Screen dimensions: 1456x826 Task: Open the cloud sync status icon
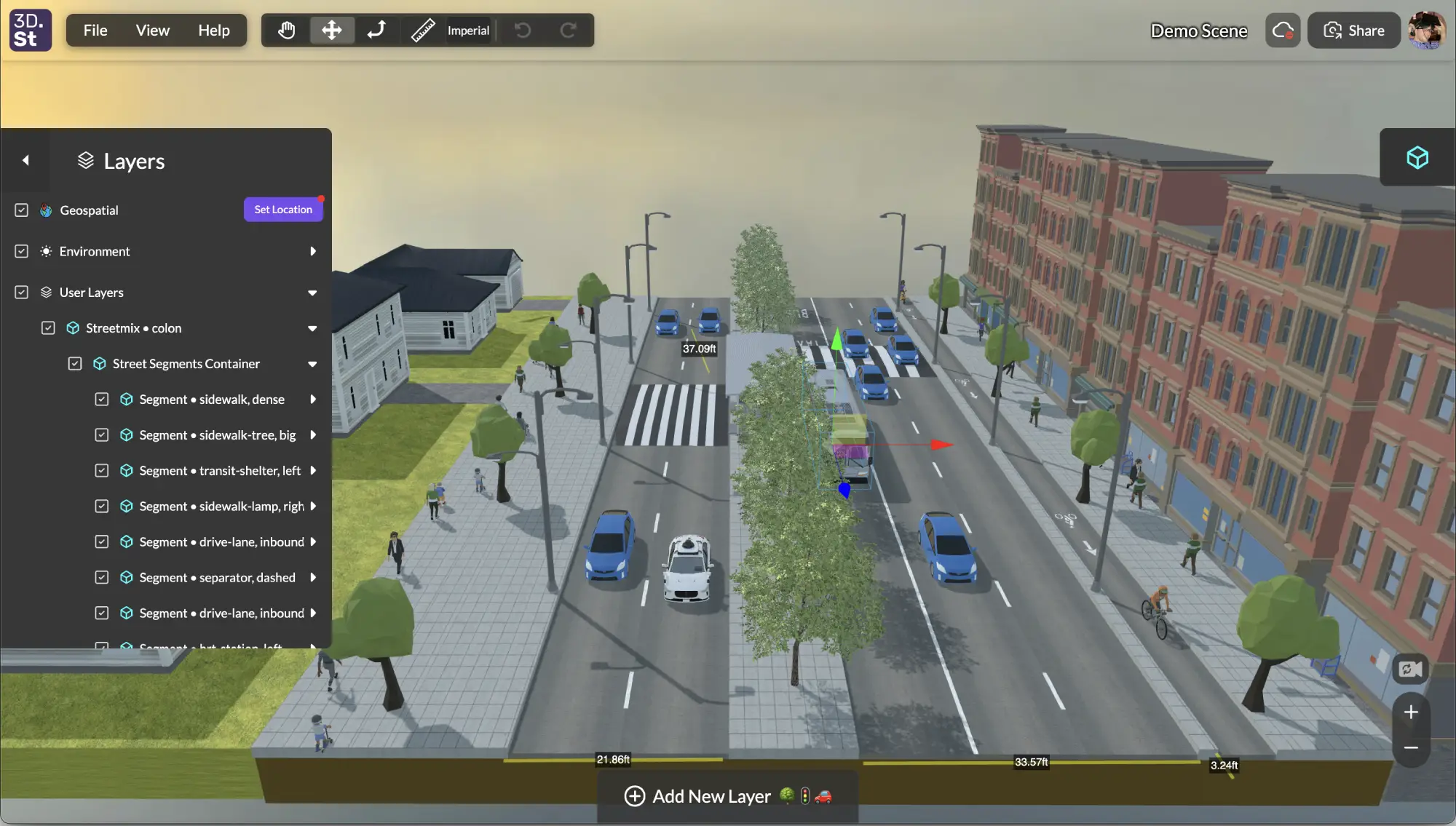tap(1282, 30)
